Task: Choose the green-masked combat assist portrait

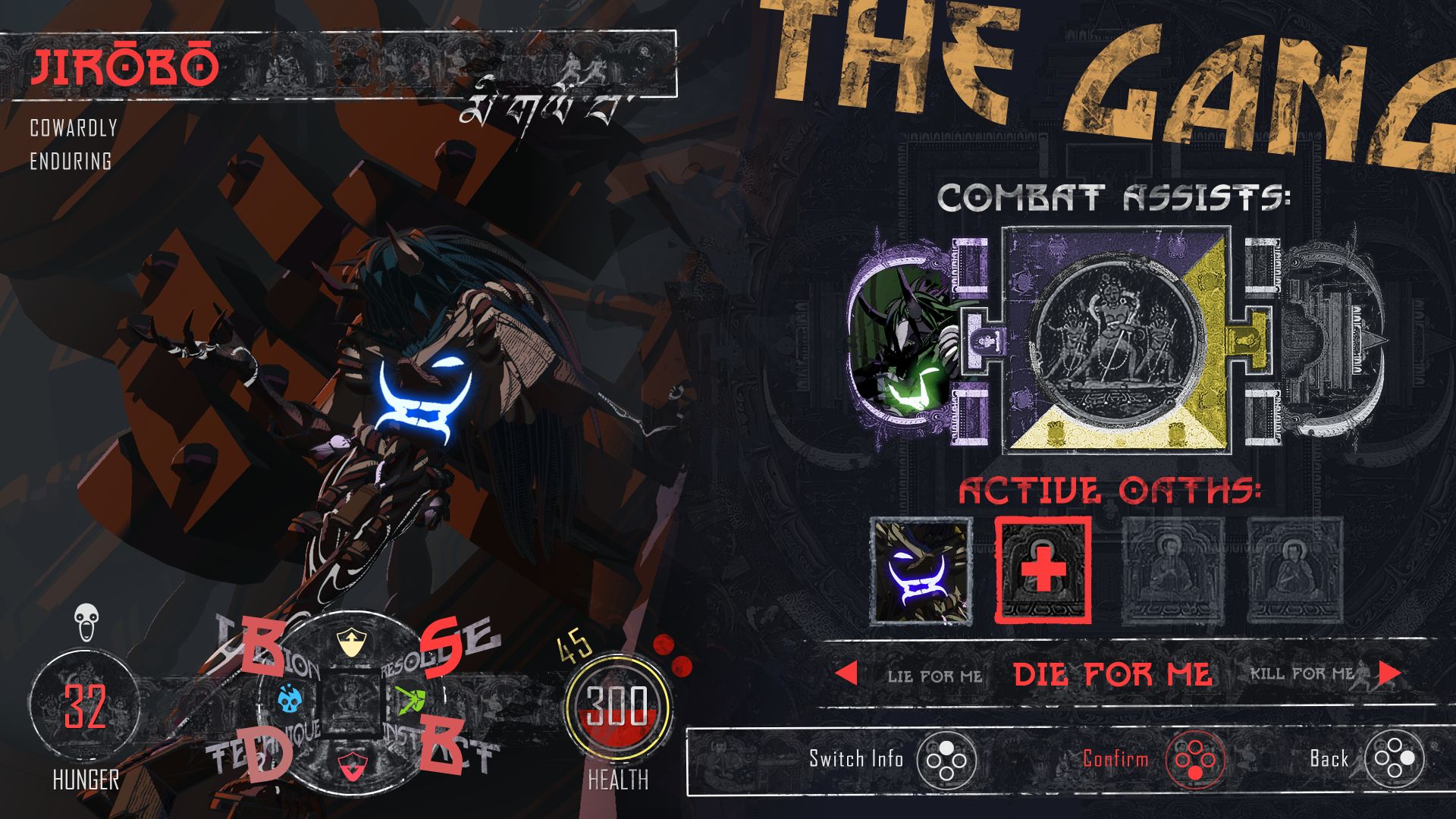Action: pos(901,343)
